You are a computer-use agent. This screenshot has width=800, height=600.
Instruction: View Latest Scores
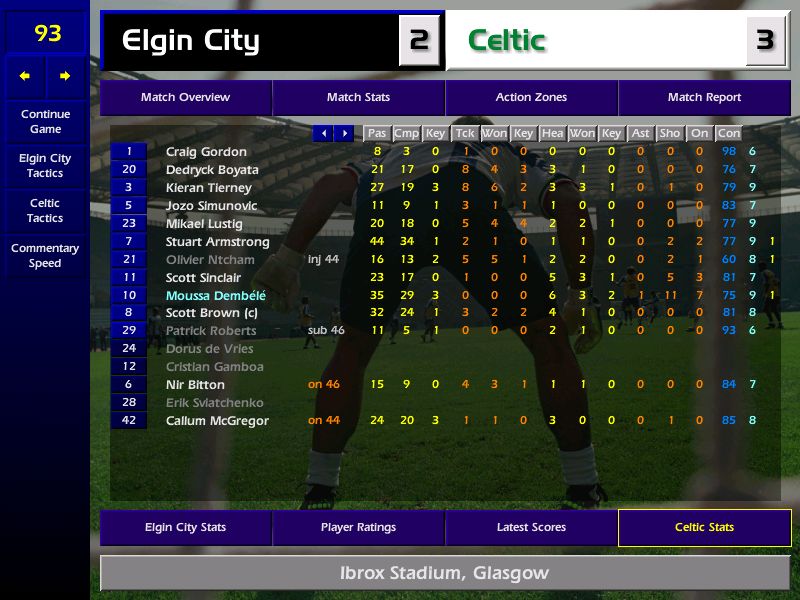tap(531, 528)
